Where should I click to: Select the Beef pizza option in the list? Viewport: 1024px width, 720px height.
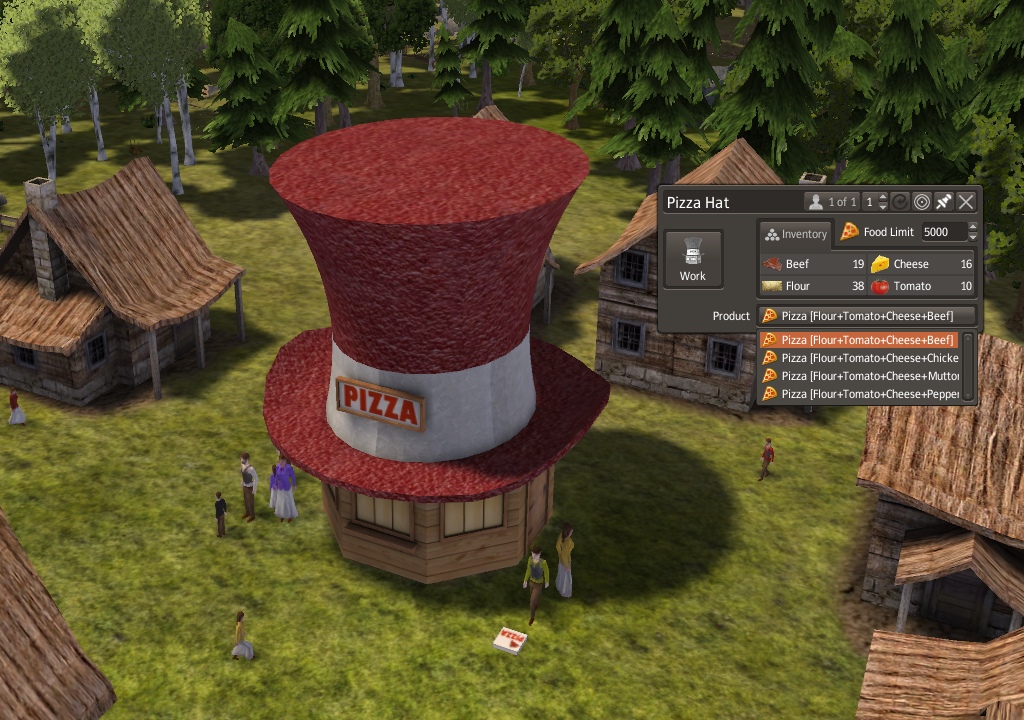tap(859, 340)
